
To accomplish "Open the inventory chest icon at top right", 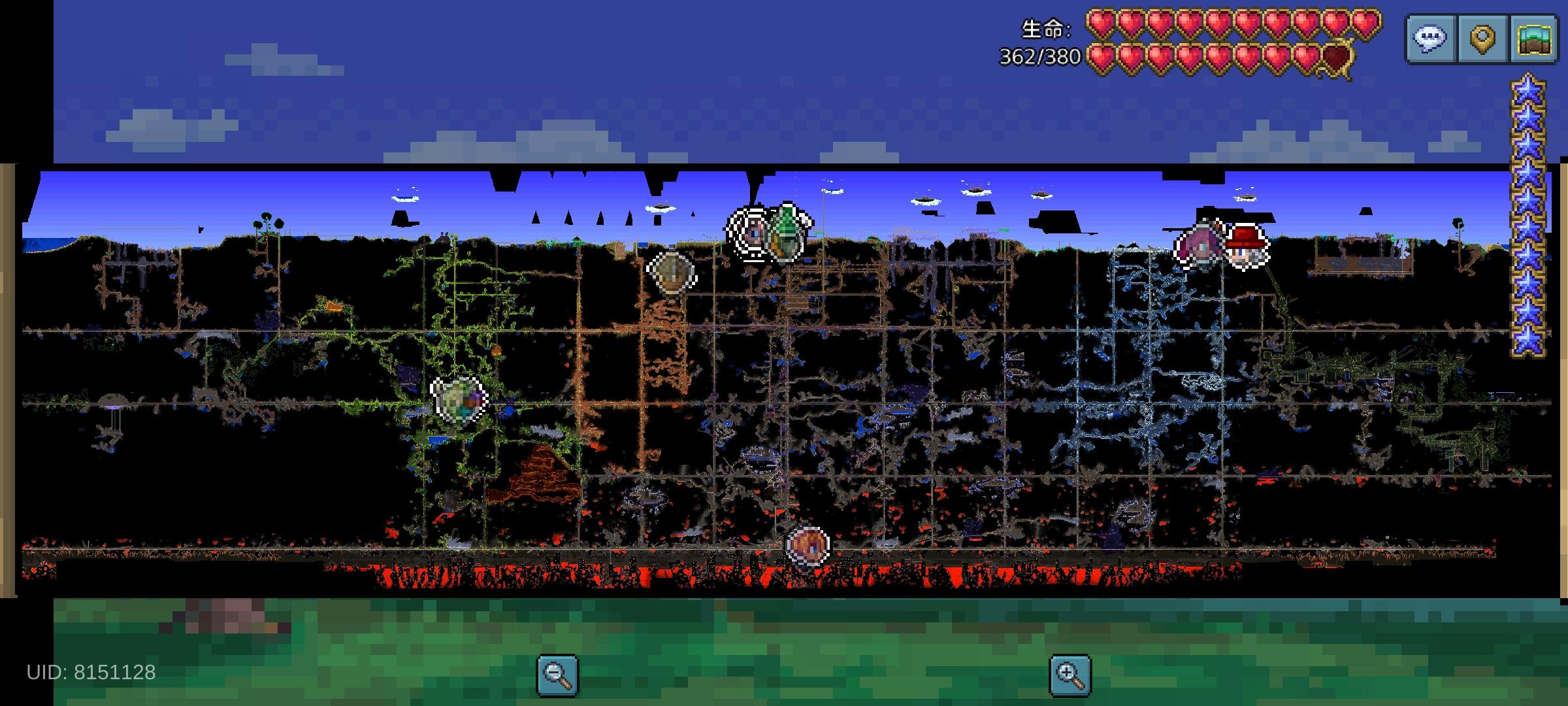I will pyautogui.click(x=1533, y=38).
